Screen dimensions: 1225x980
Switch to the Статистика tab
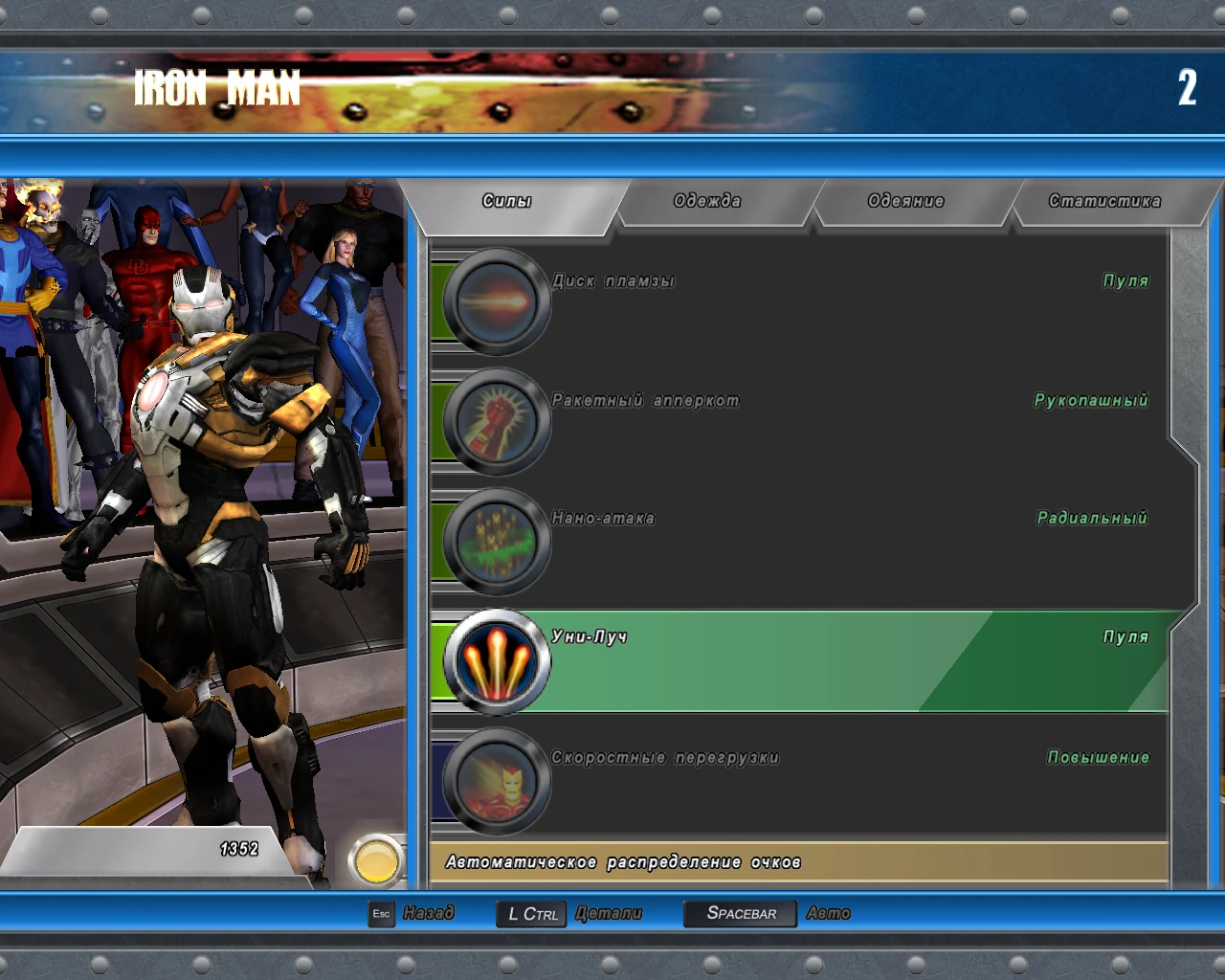1105,201
